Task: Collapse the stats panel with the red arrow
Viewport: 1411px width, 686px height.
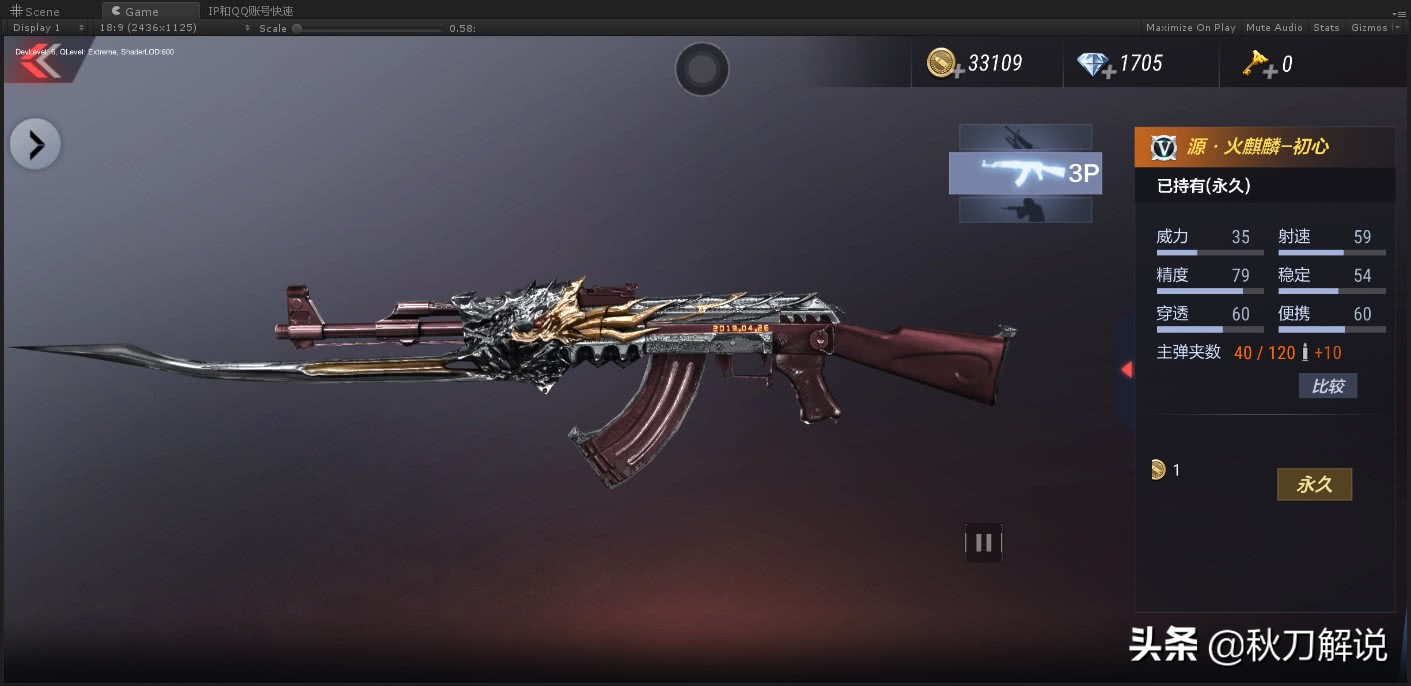Action: pos(1126,370)
